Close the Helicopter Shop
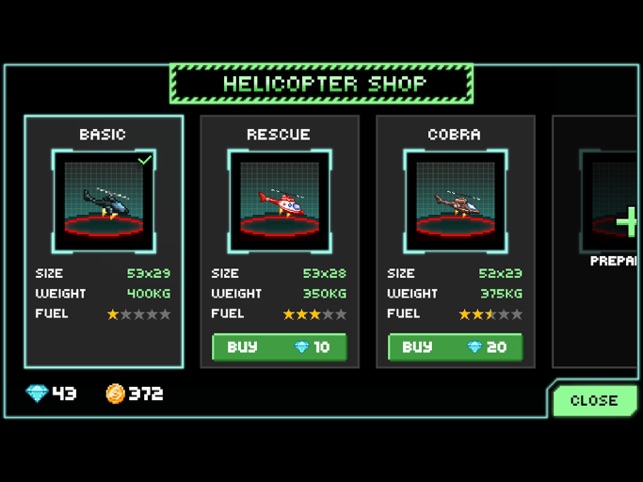 click(593, 400)
